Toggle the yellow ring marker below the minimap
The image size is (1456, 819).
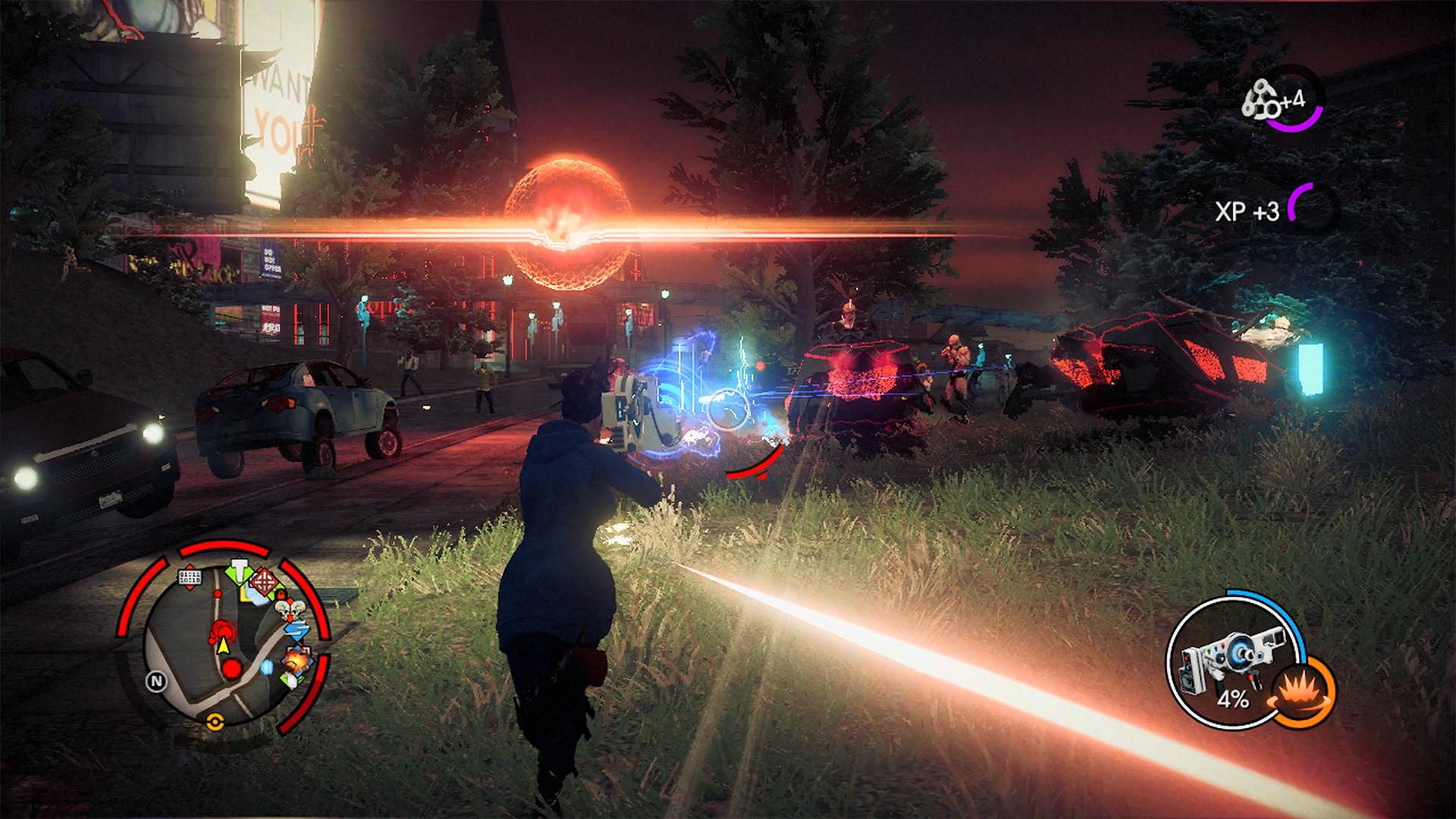[x=215, y=720]
